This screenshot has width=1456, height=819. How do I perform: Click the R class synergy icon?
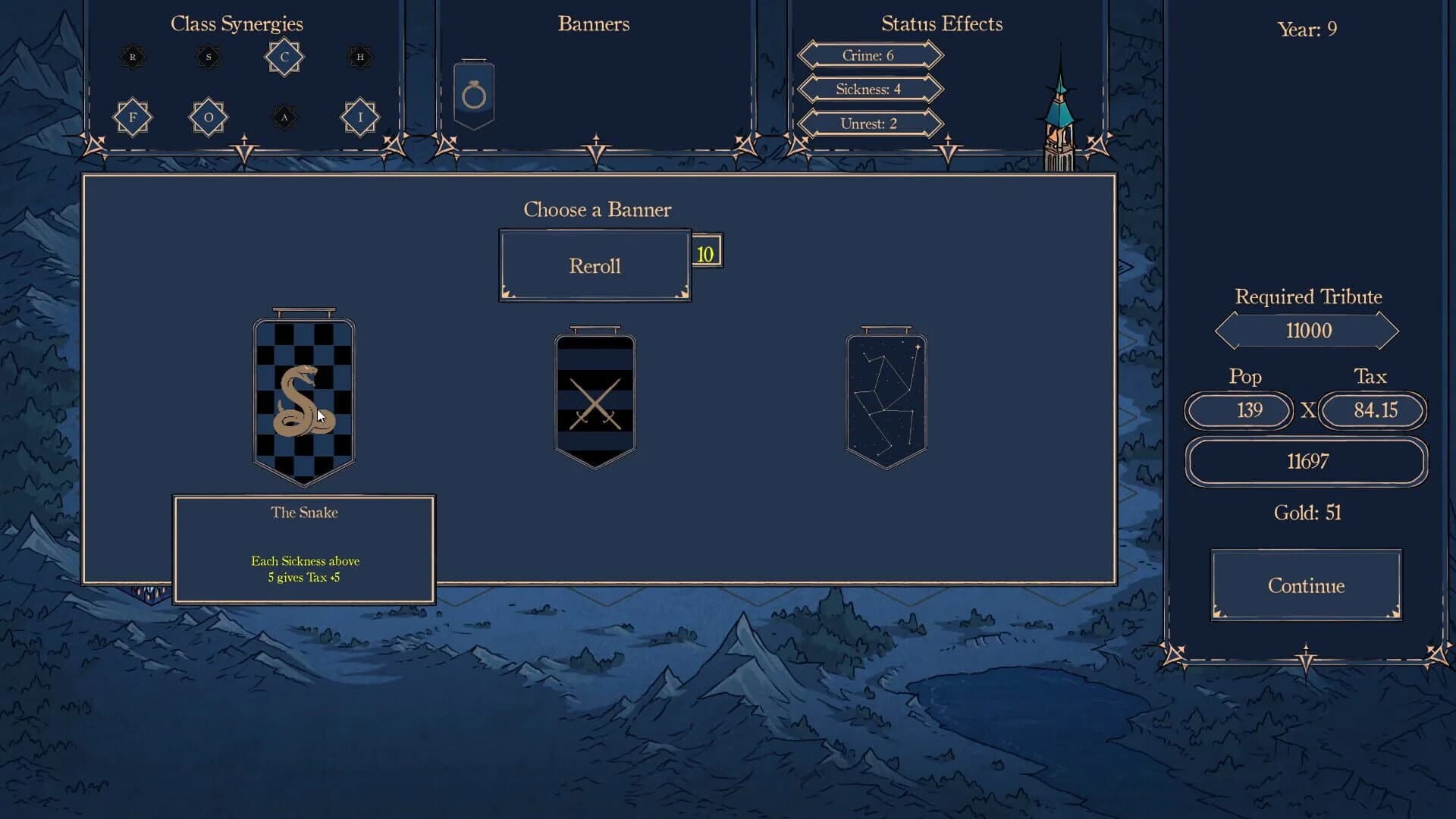pyautogui.click(x=133, y=57)
